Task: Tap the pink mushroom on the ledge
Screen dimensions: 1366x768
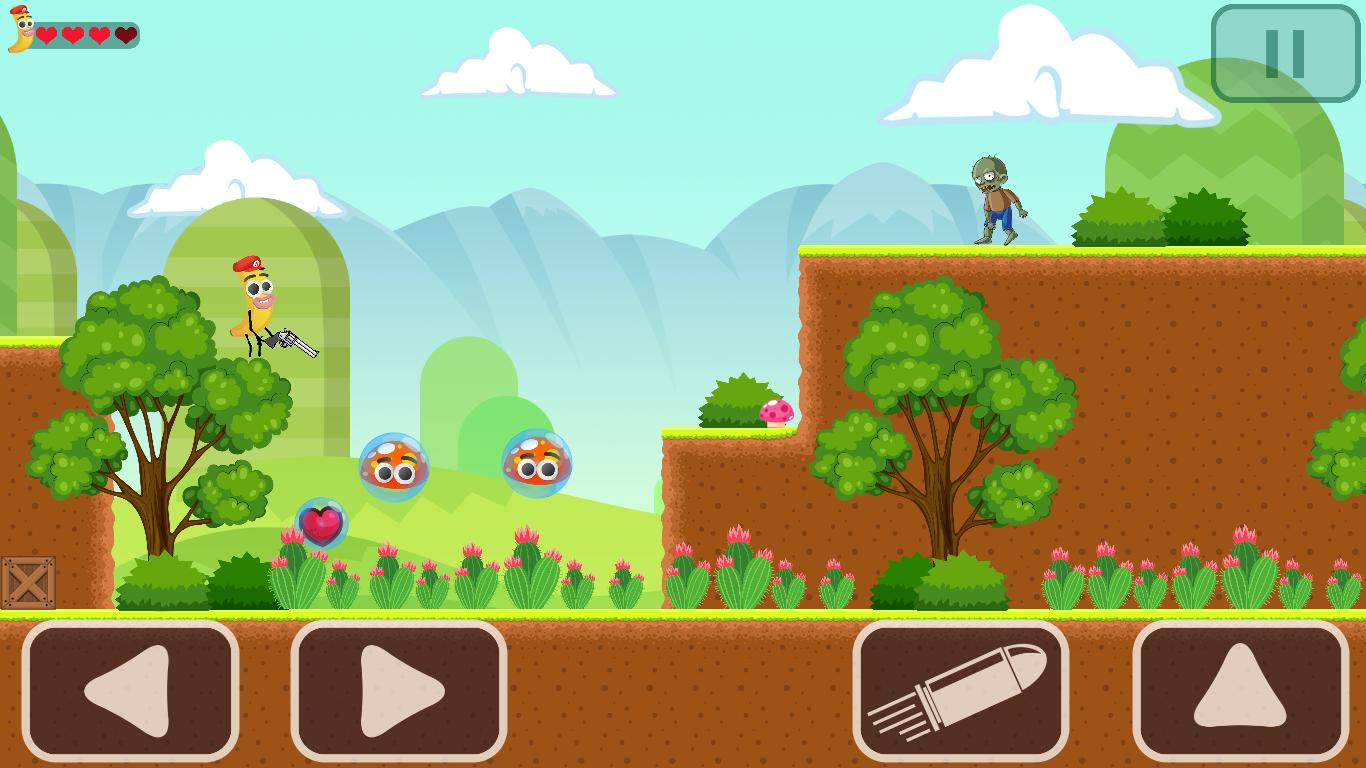Action: coord(775,410)
